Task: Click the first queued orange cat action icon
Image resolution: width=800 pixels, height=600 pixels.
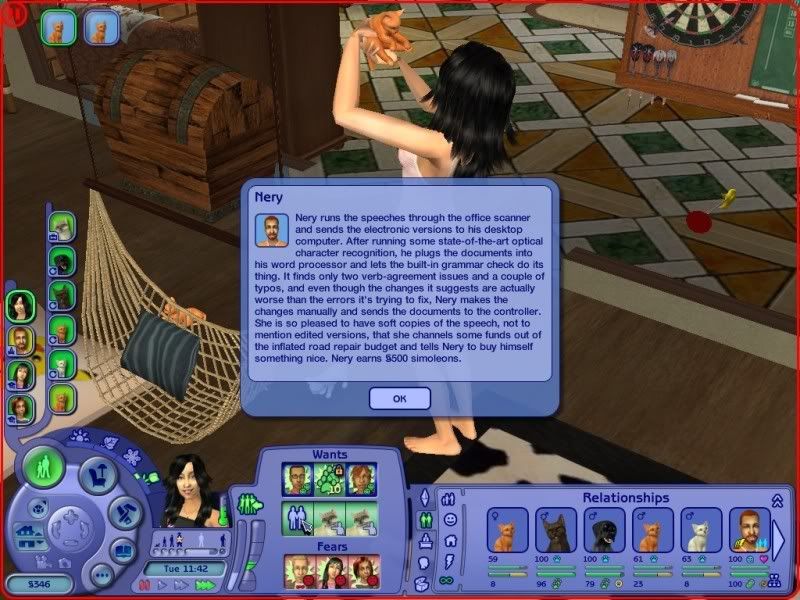Action: [58, 27]
